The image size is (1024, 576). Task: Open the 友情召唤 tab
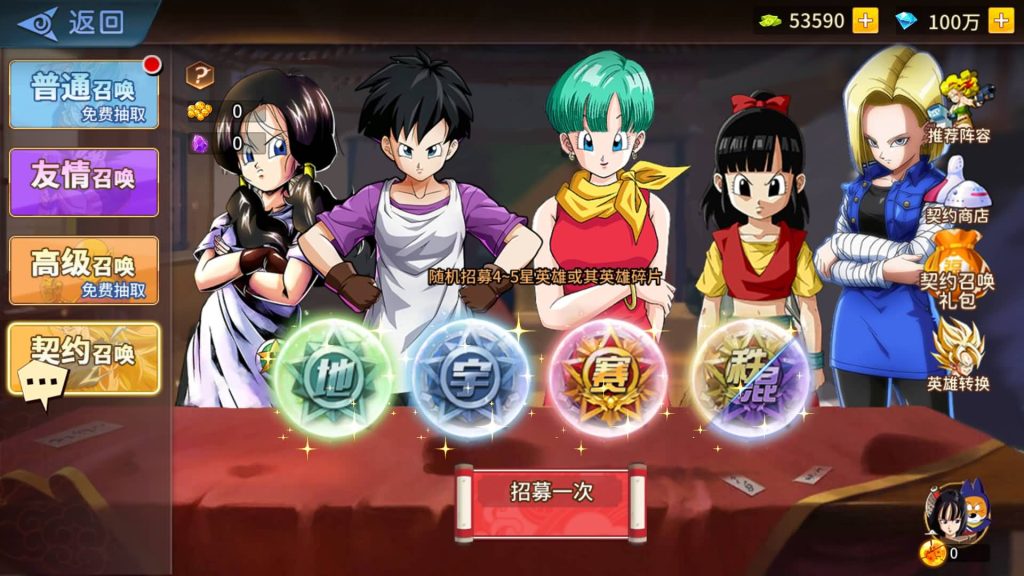pos(84,181)
